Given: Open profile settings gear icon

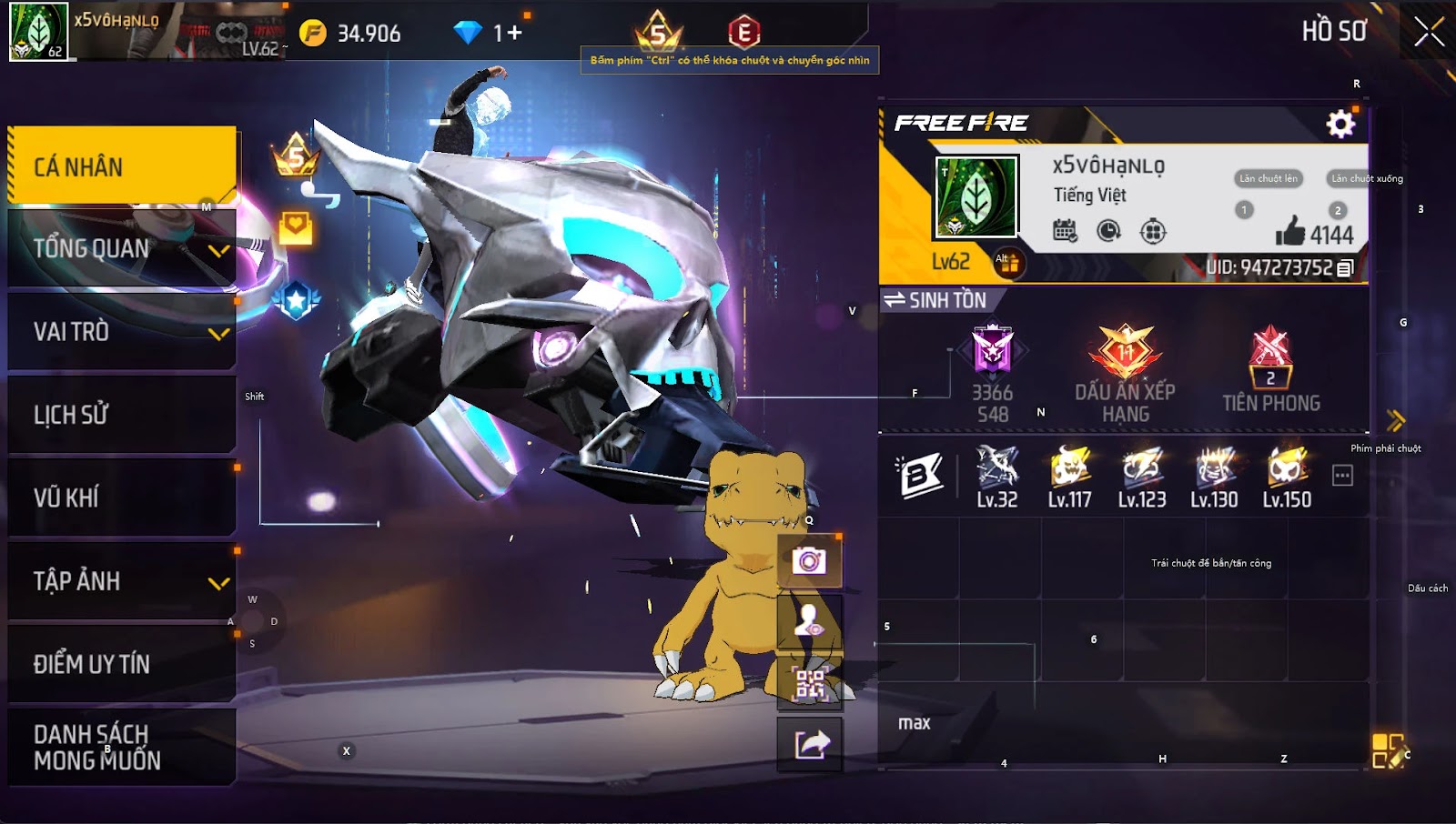Looking at the screenshot, I should point(1340,124).
